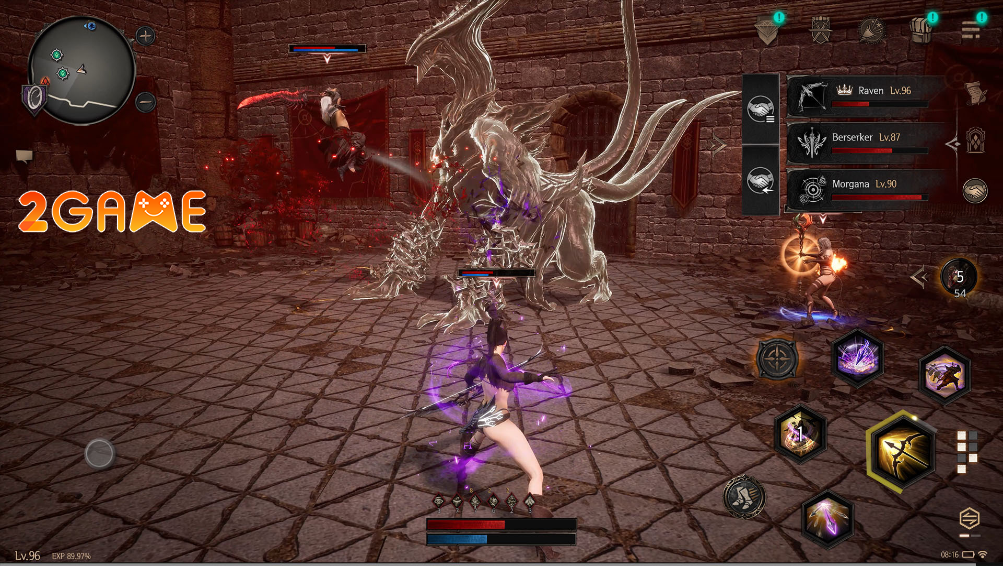Use the potion slot showing 5
The width and height of the screenshot is (1003, 566).
point(958,278)
